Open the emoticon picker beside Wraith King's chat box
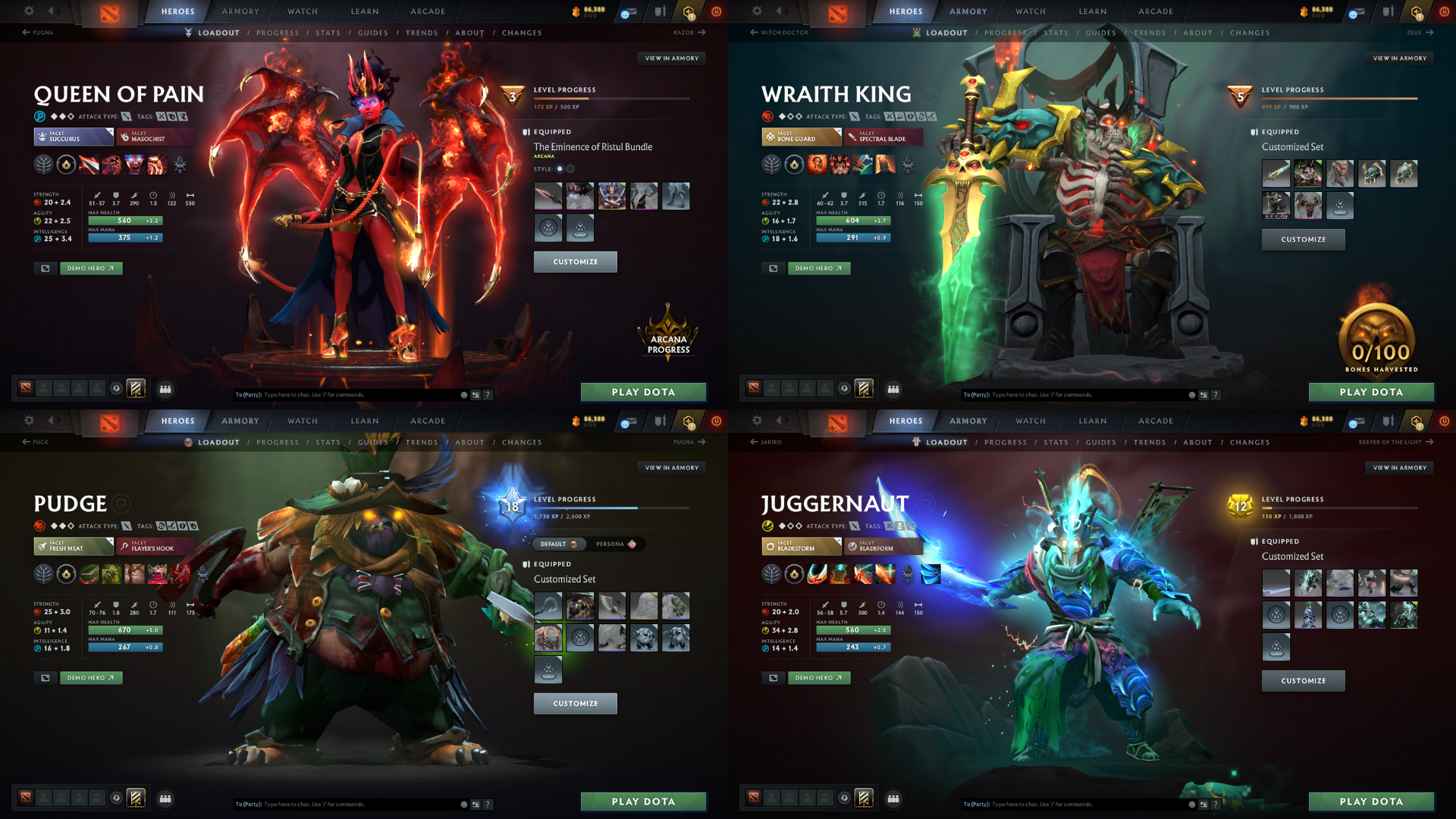The image size is (1456, 819). [x=1192, y=394]
